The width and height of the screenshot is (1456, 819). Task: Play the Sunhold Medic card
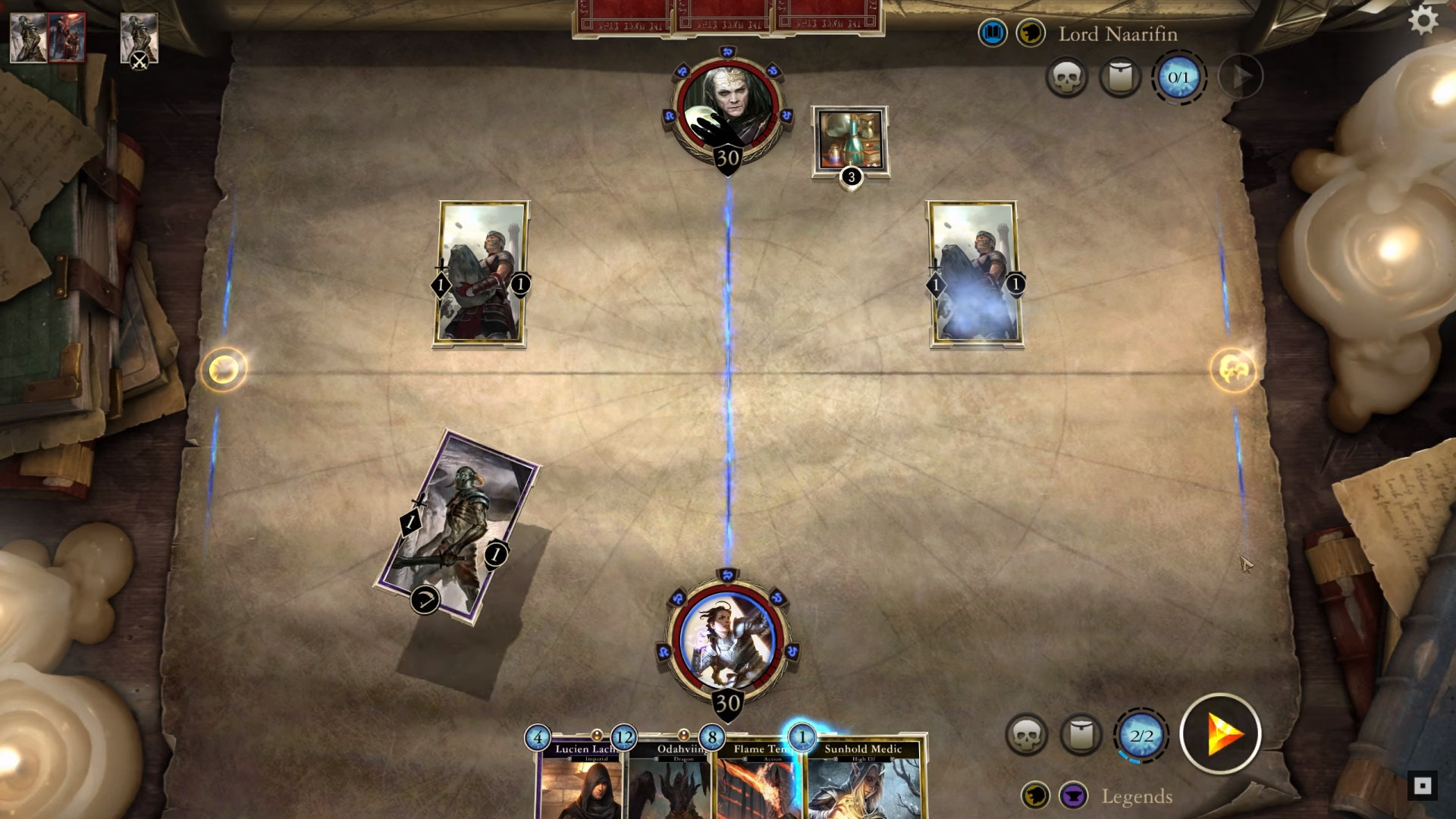[863, 781]
